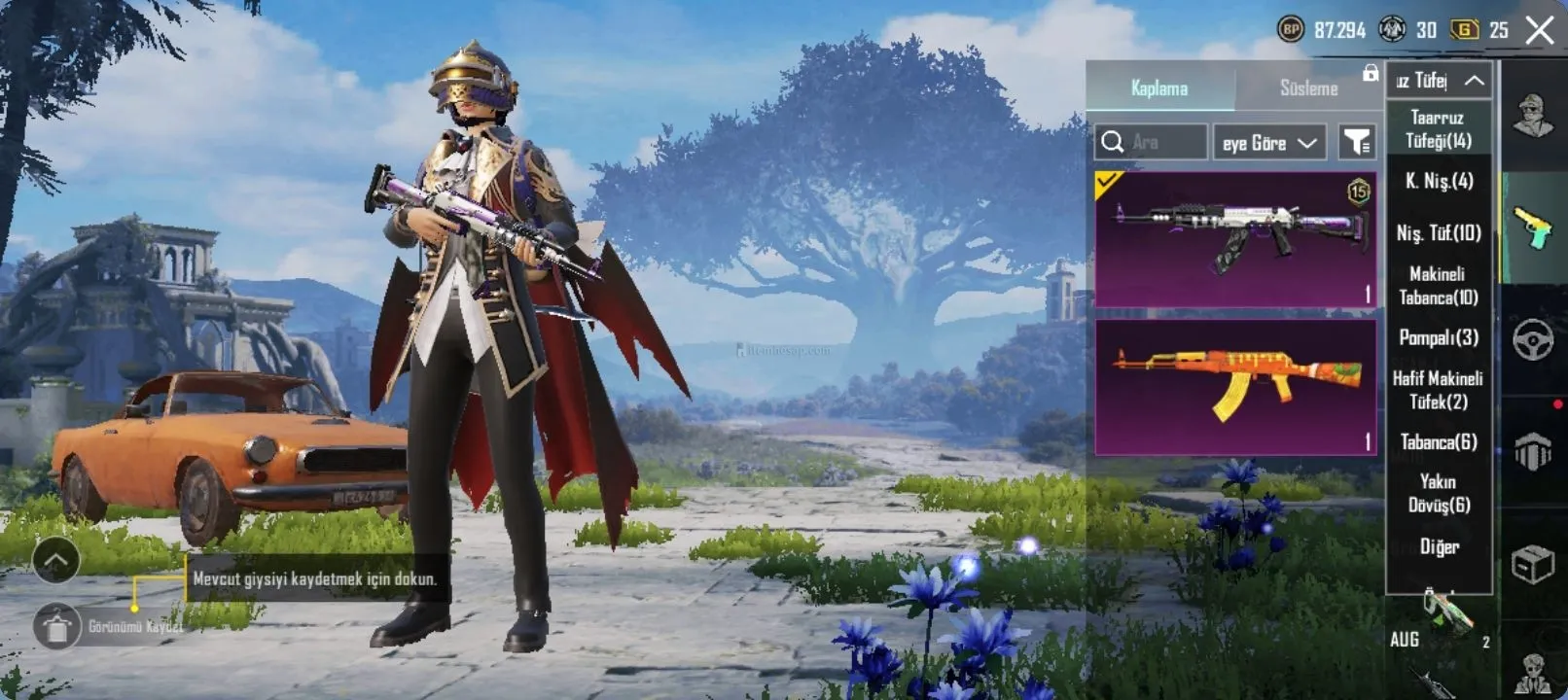
Task: Choose Makineli Tabanca category
Action: tap(1438, 286)
